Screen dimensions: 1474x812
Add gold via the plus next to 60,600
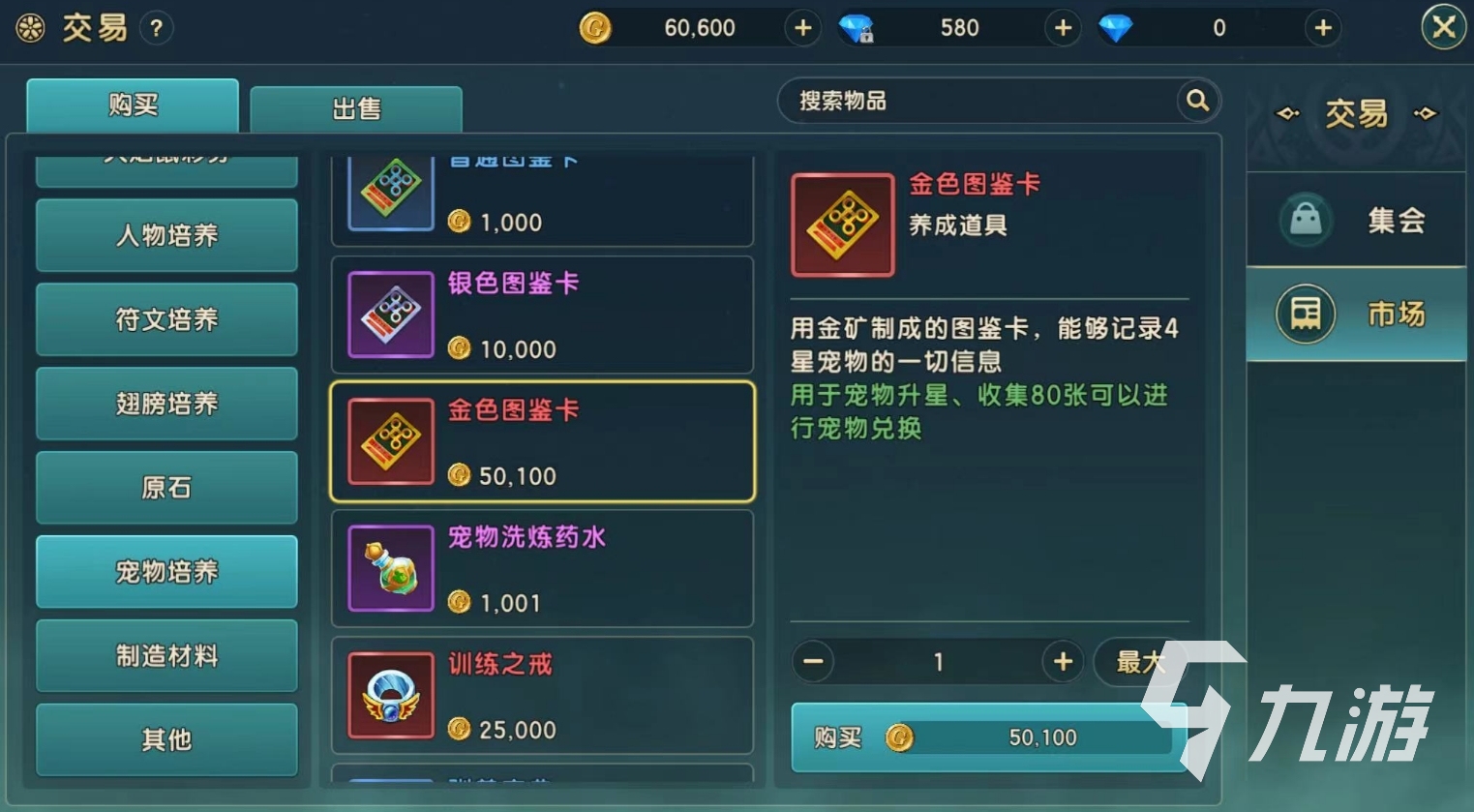click(801, 27)
